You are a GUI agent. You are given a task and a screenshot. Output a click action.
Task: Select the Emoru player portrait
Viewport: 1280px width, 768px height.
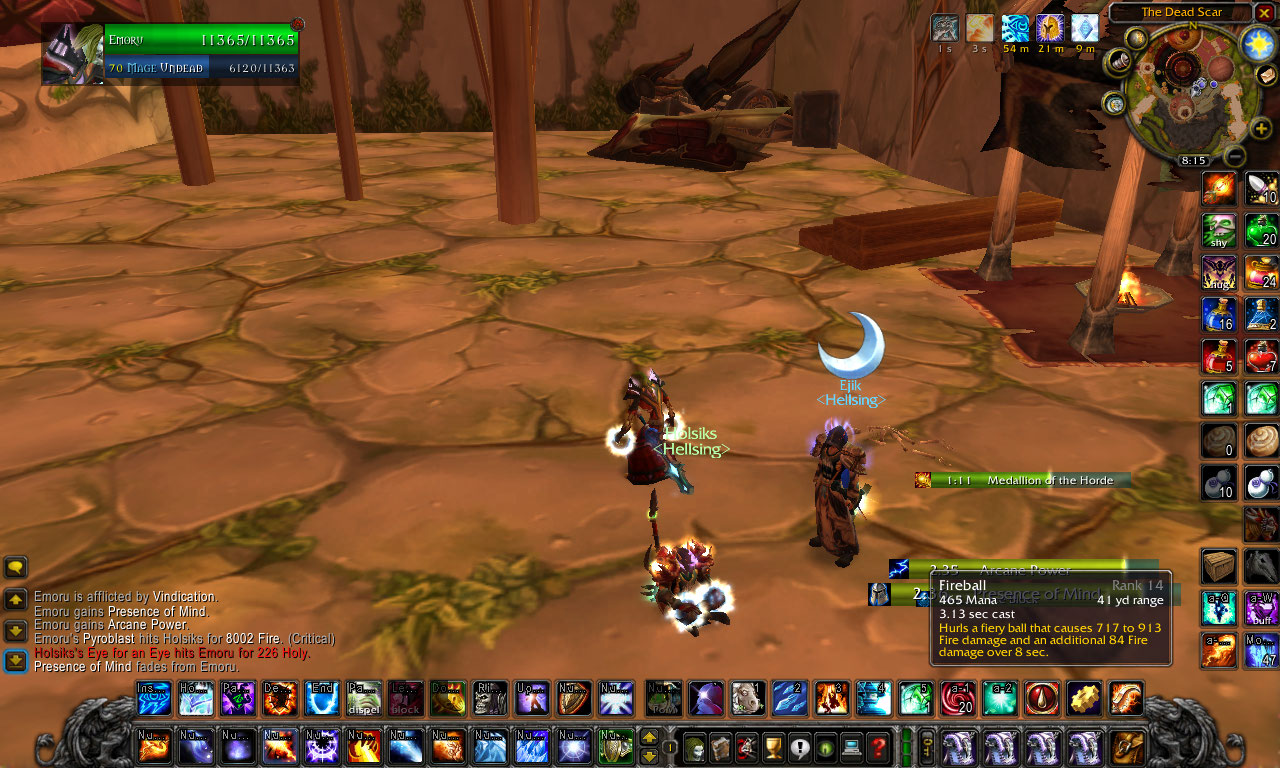pyautogui.click(x=73, y=53)
